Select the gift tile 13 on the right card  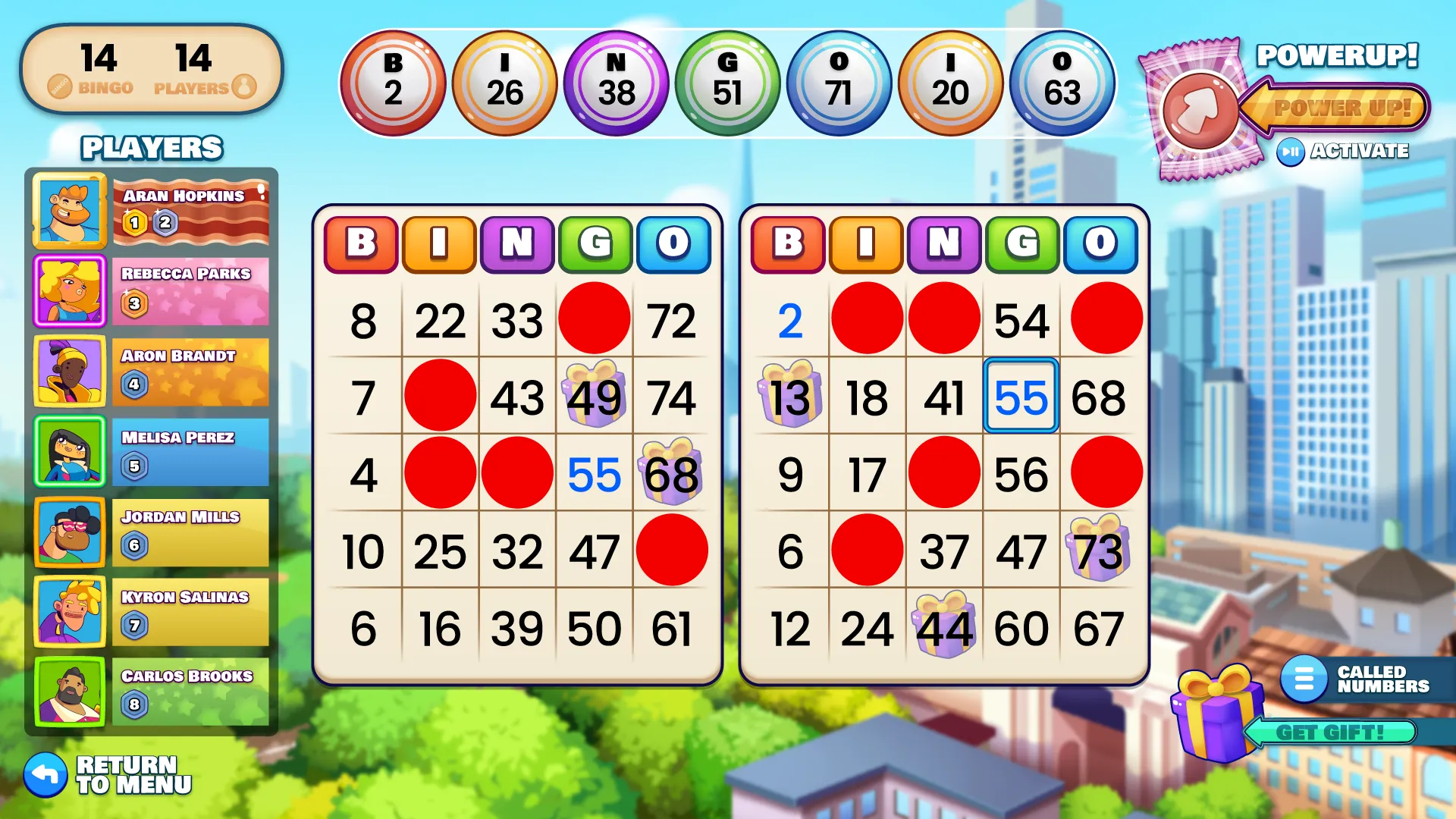(789, 397)
